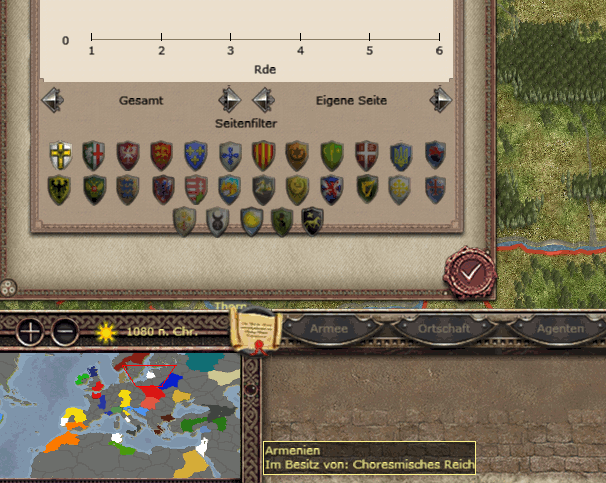Viewport: 606px width, 483px height.
Task: Zoom out the minimap with minus button
Action: click(x=64, y=330)
